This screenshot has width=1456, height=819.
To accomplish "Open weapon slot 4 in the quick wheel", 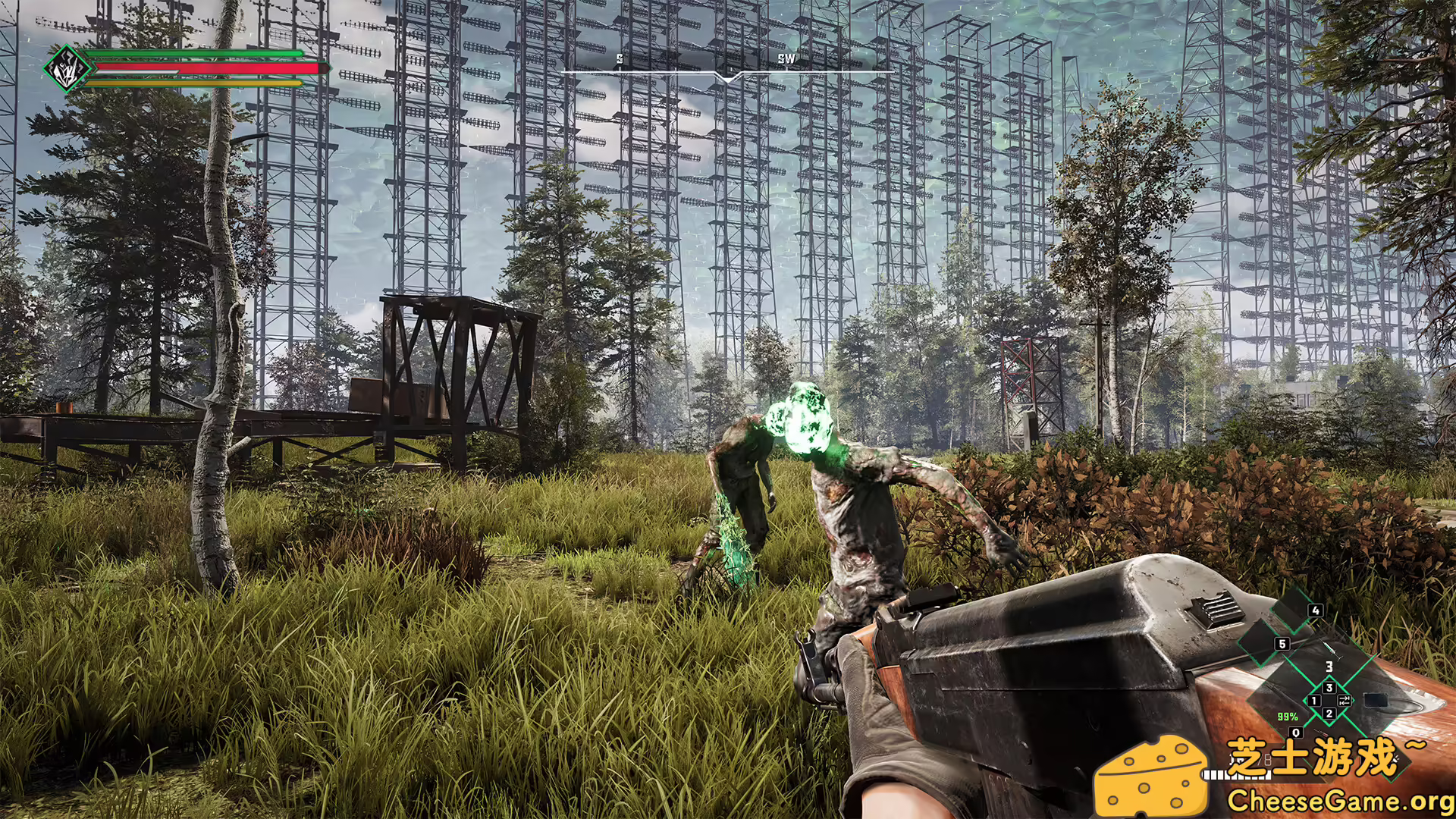I will click(1315, 610).
